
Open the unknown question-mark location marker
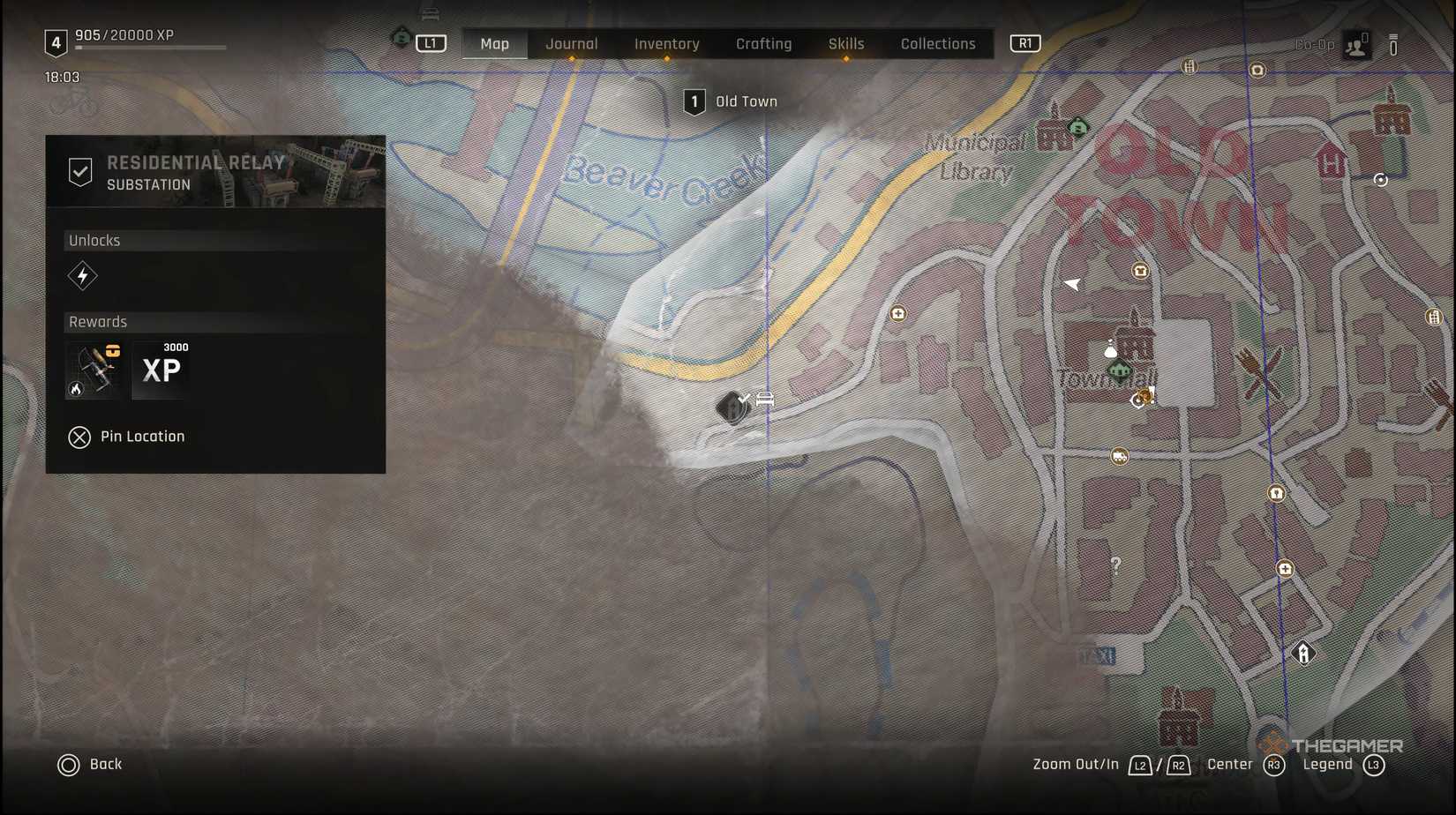1116,565
